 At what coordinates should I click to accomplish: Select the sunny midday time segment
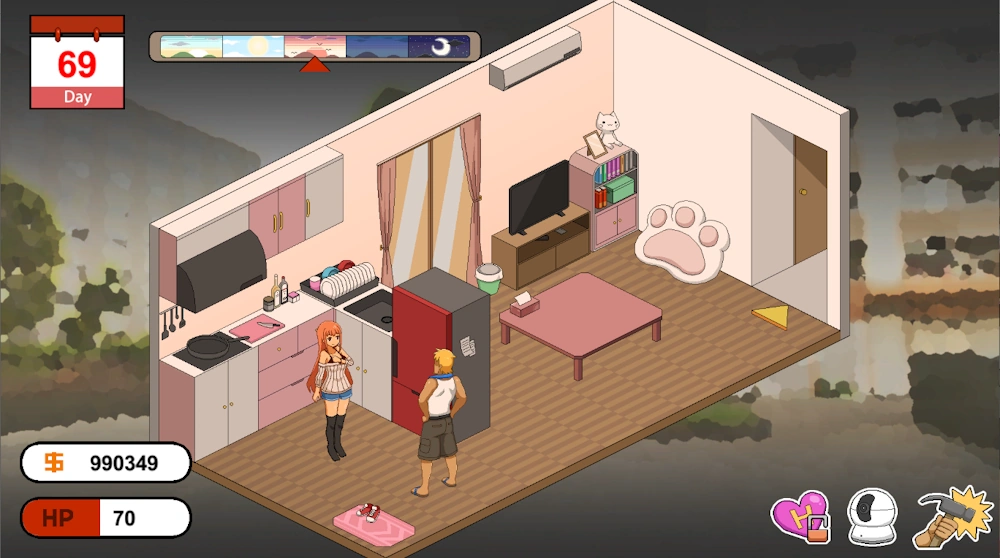point(253,47)
